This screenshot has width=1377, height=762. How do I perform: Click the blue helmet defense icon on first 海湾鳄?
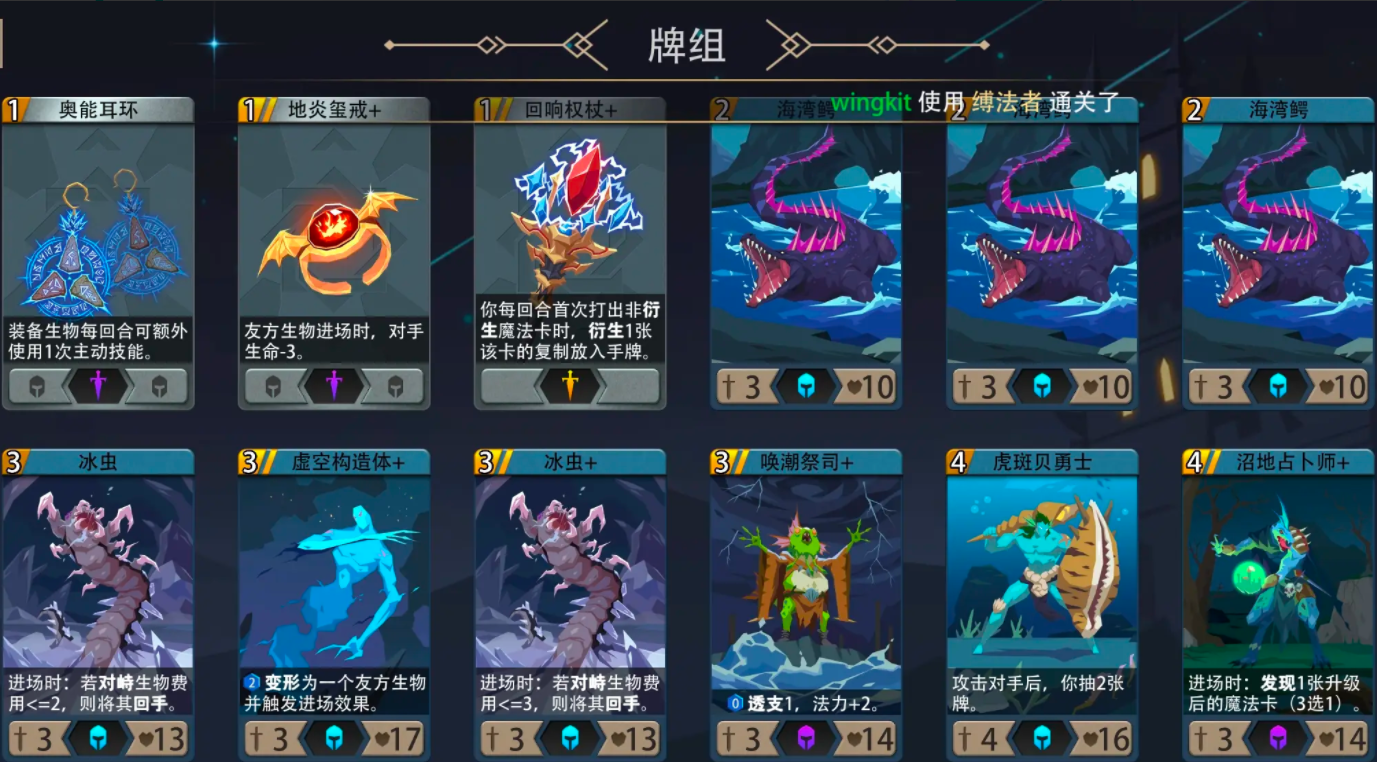805,386
